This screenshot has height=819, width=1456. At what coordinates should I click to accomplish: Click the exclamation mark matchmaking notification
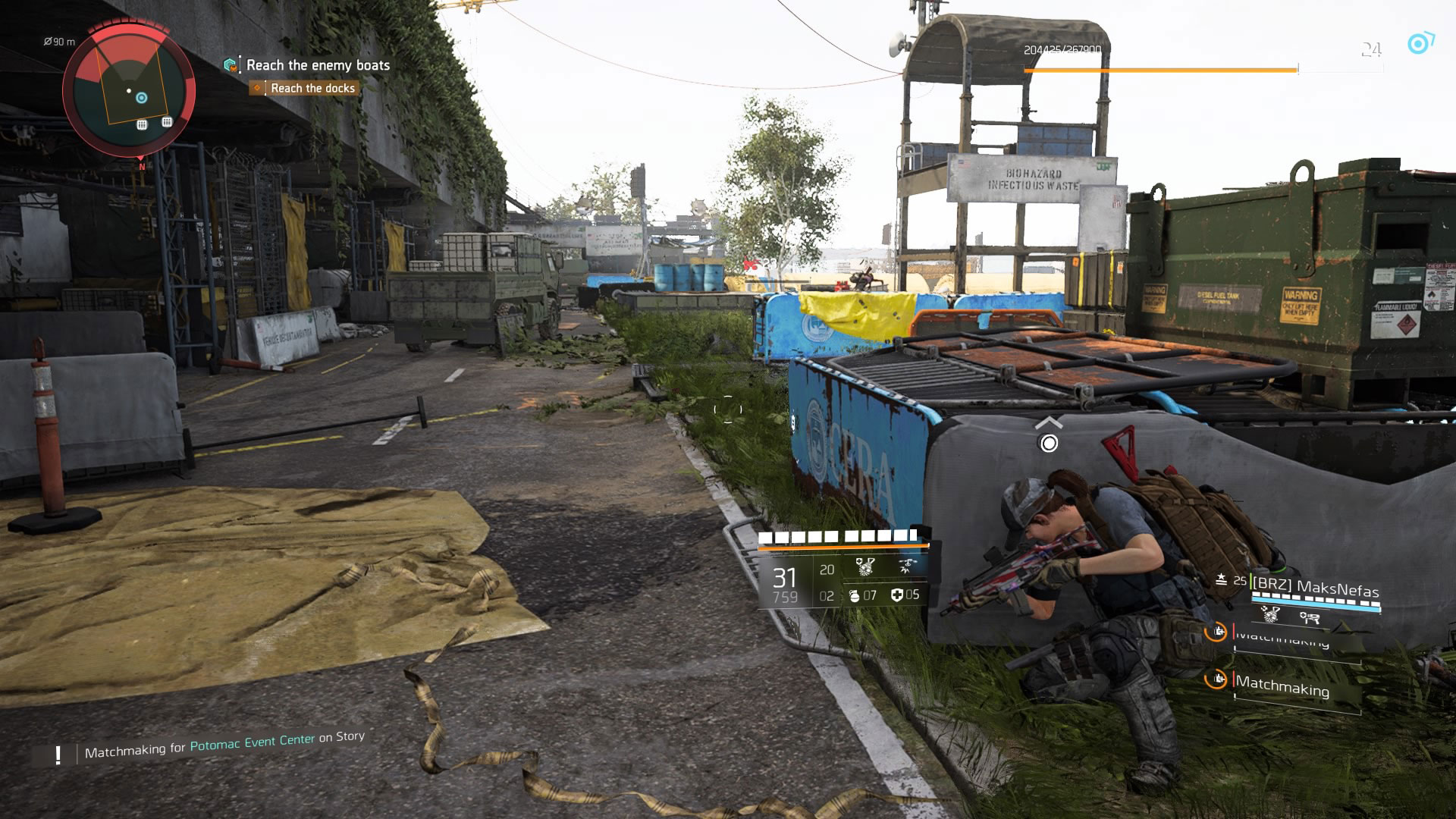(x=58, y=755)
